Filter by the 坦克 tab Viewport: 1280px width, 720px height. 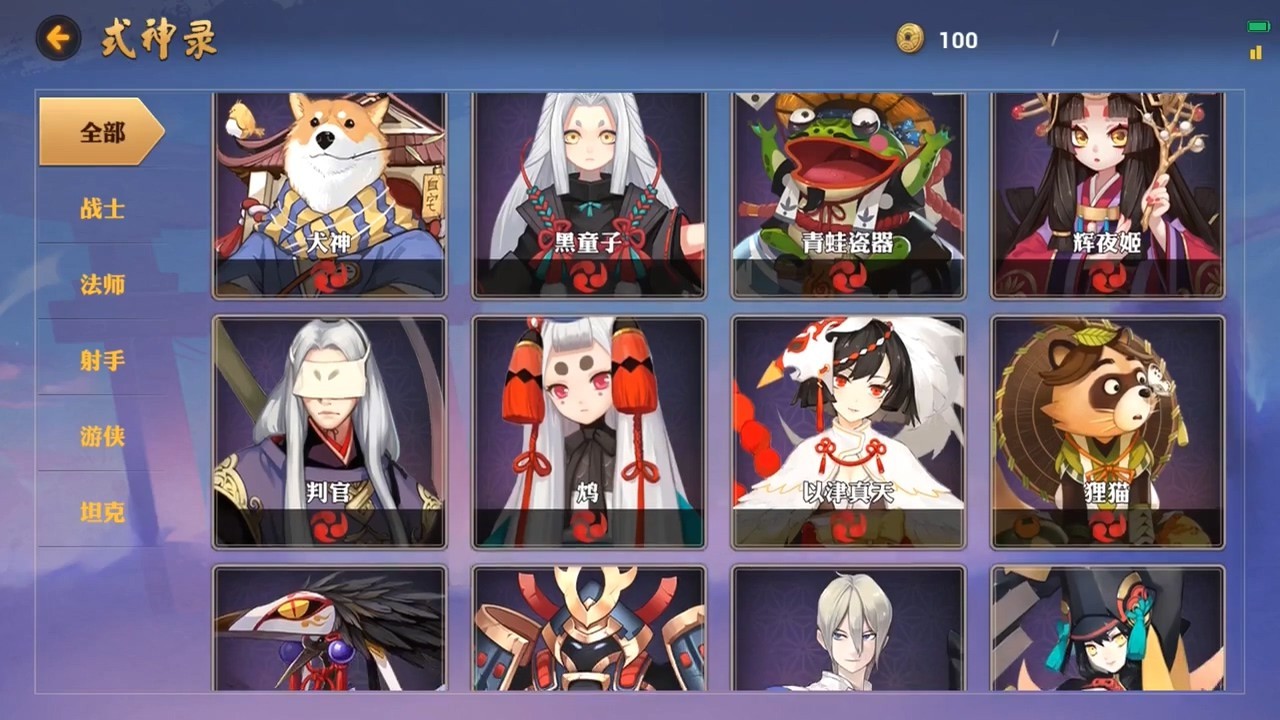(101, 512)
